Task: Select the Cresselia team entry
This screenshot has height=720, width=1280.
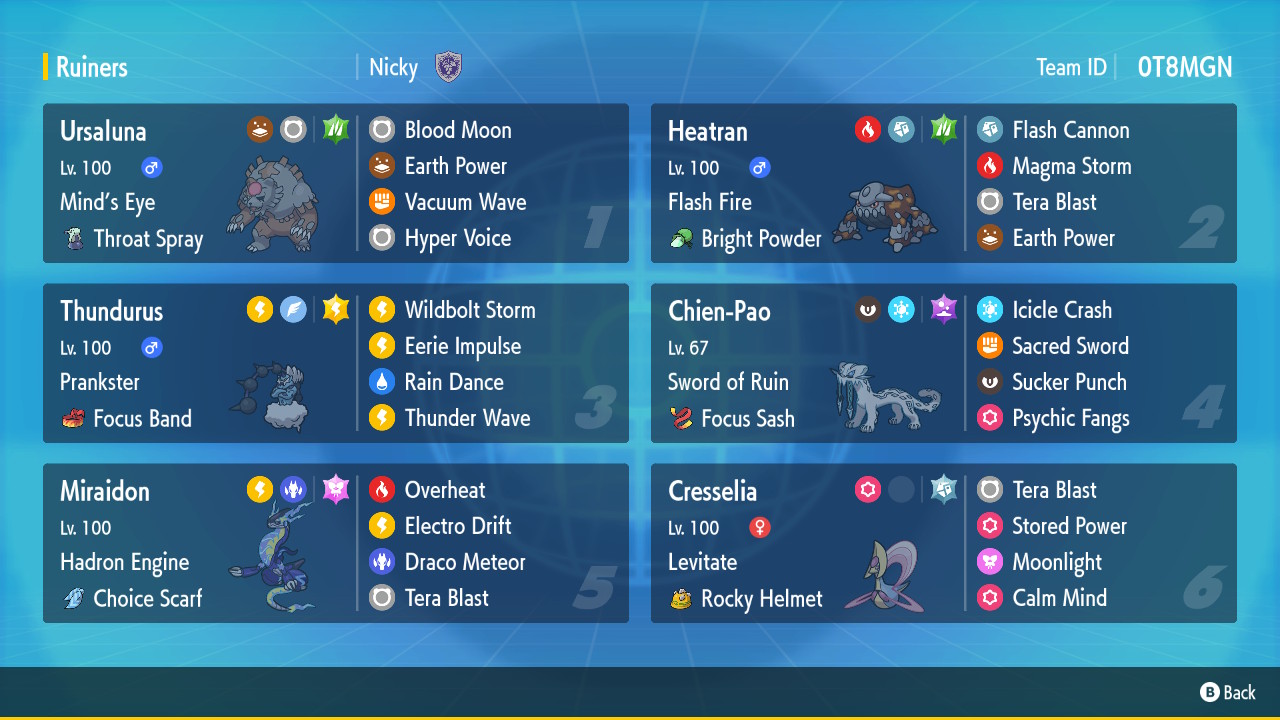Action: [x=943, y=543]
